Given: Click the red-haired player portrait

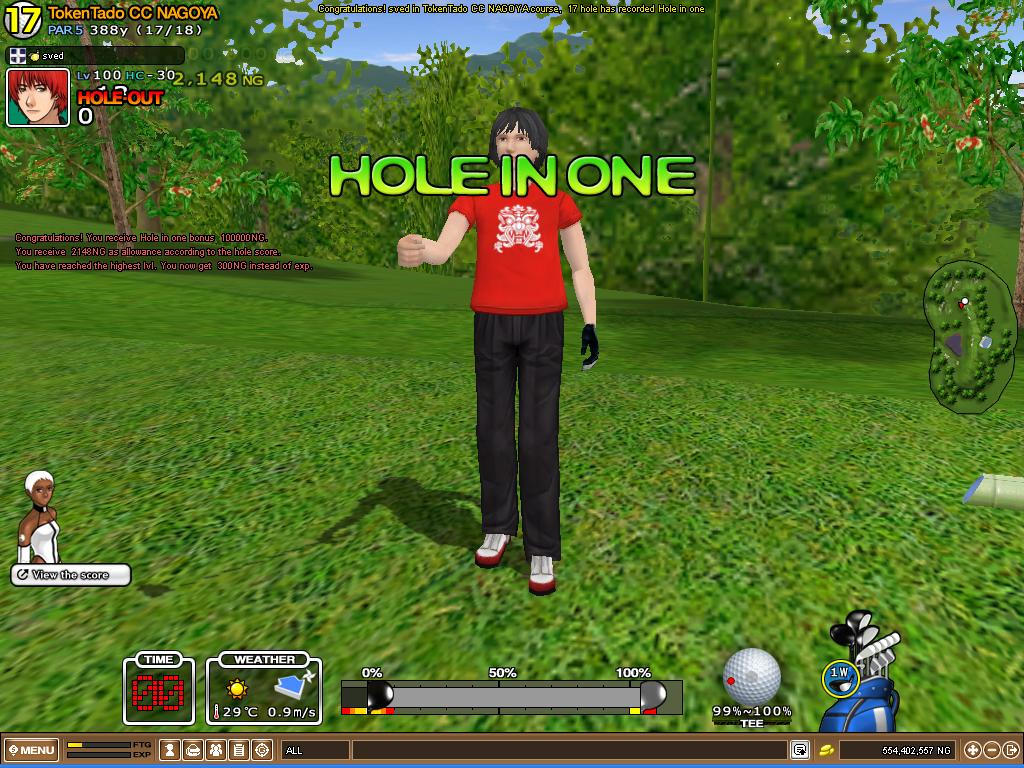Looking at the screenshot, I should [x=38, y=98].
